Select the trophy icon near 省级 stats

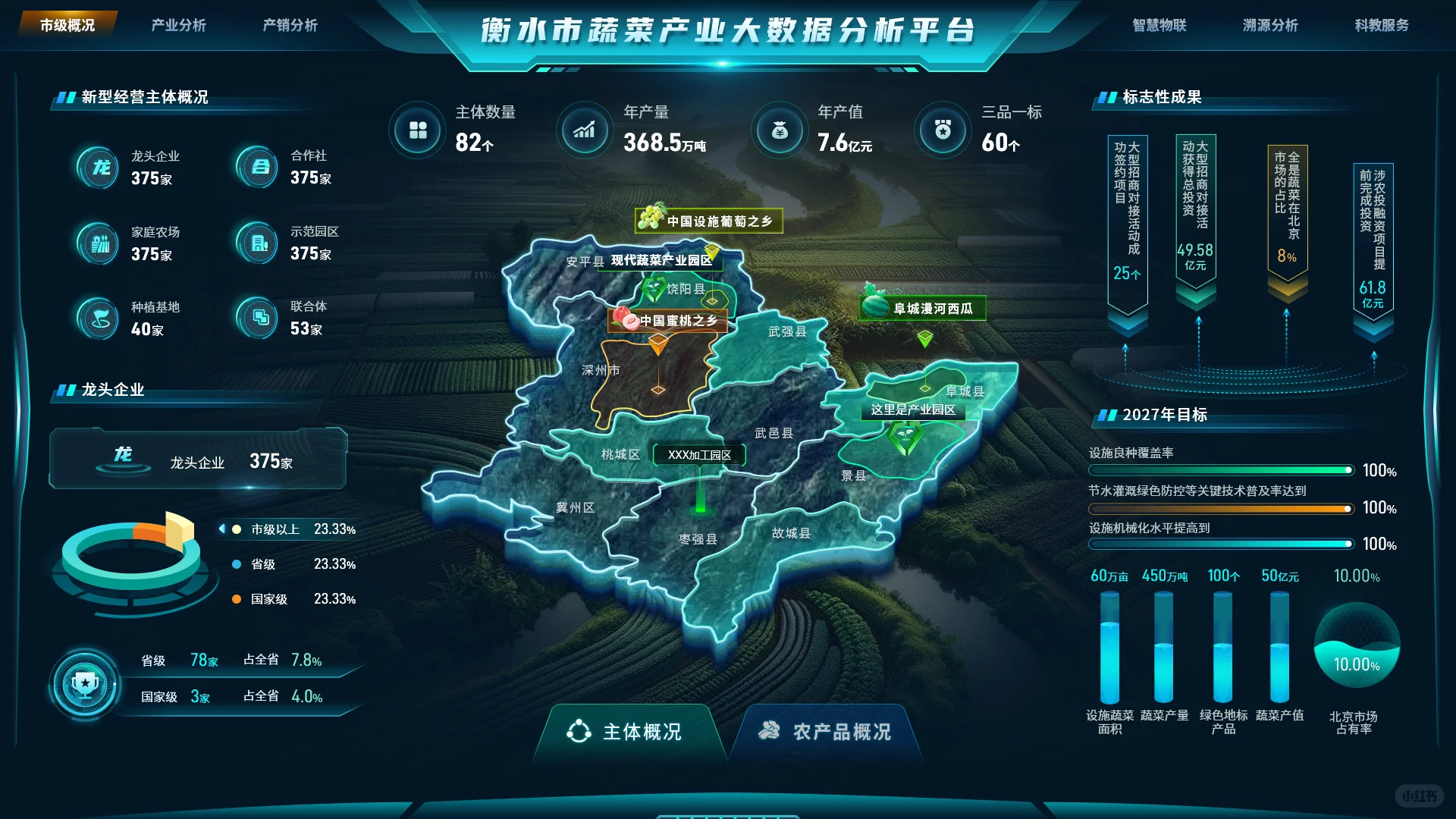86,684
